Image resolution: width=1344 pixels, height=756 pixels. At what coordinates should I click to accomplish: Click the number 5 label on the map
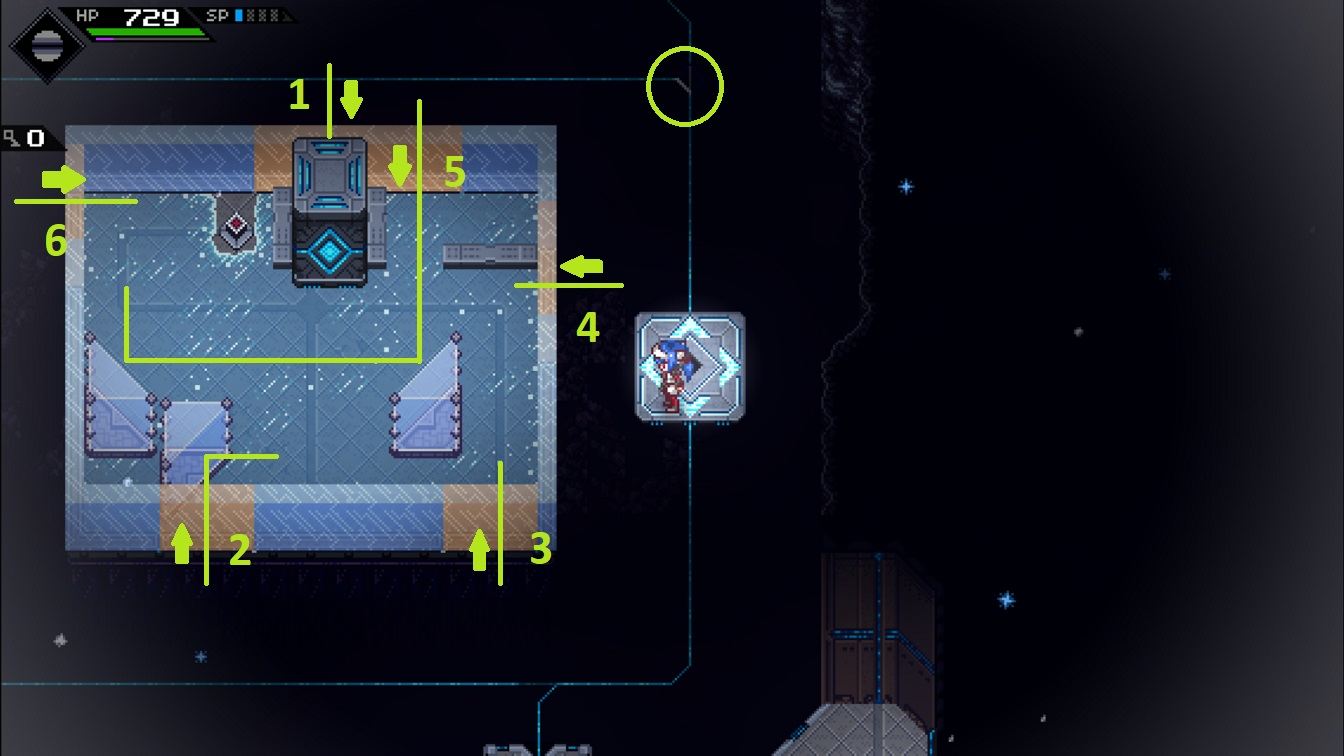pos(453,172)
